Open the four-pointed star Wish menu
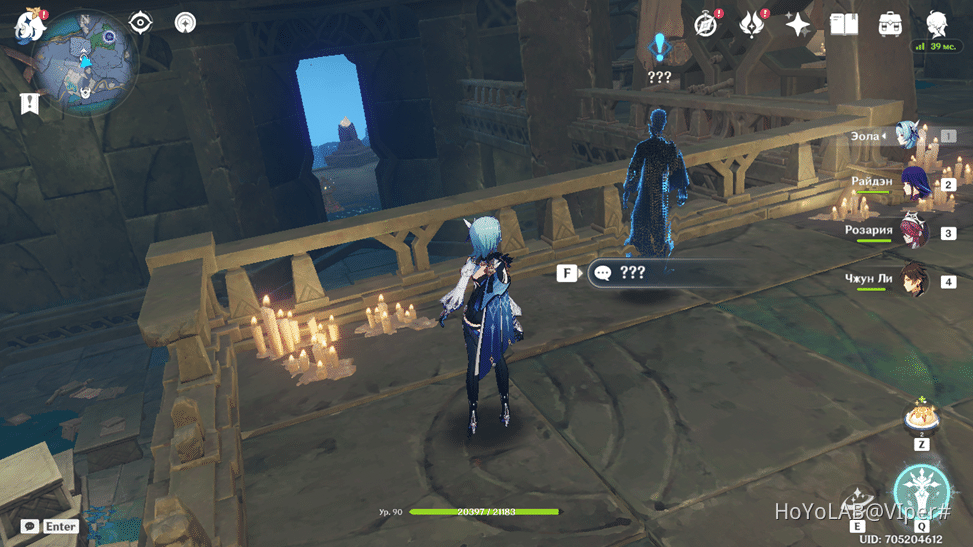Image resolution: width=973 pixels, height=547 pixels. click(x=798, y=24)
